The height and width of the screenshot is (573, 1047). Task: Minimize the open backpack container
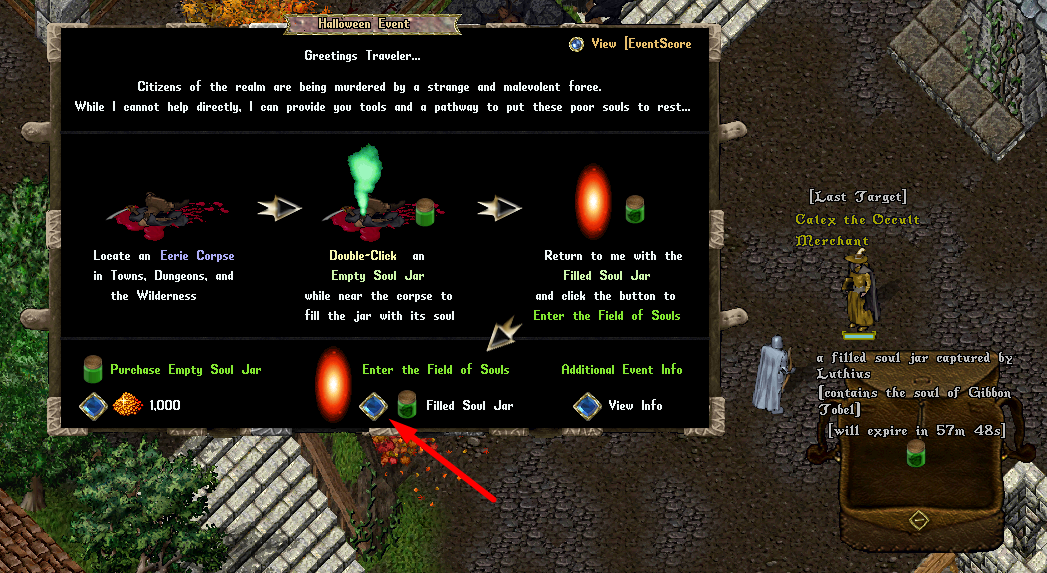pos(918,520)
